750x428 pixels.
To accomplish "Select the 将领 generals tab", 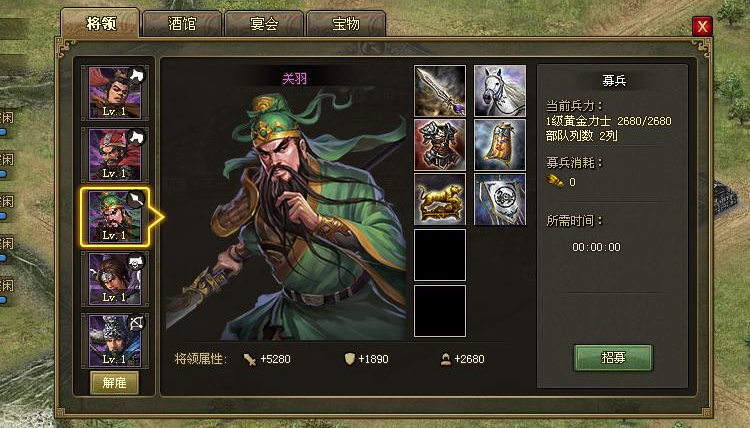I will coord(100,24).
